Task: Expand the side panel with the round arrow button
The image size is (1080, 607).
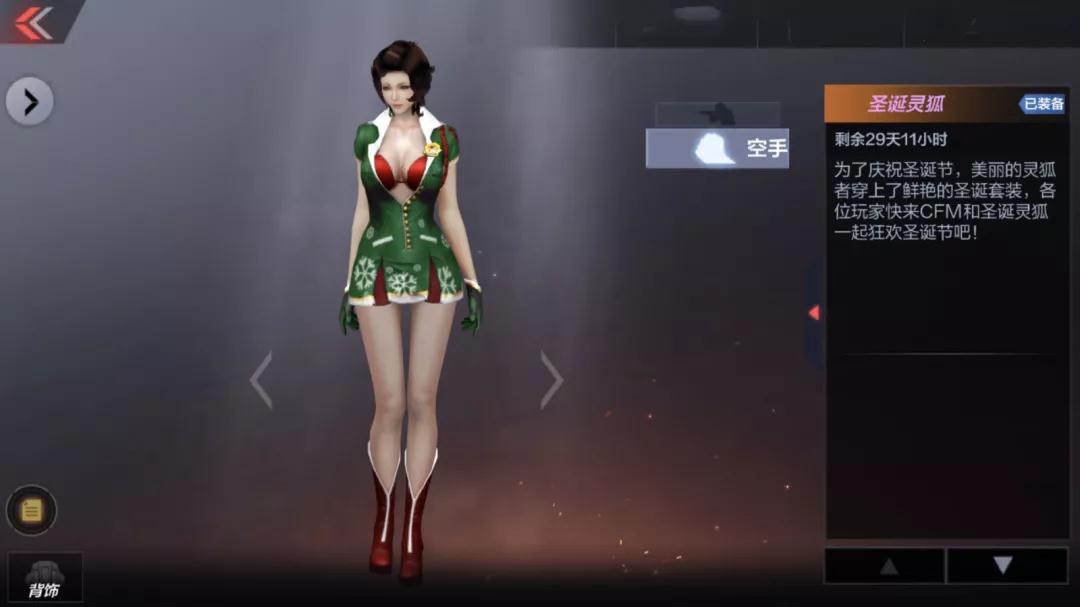Action: (x=30, y=101)
